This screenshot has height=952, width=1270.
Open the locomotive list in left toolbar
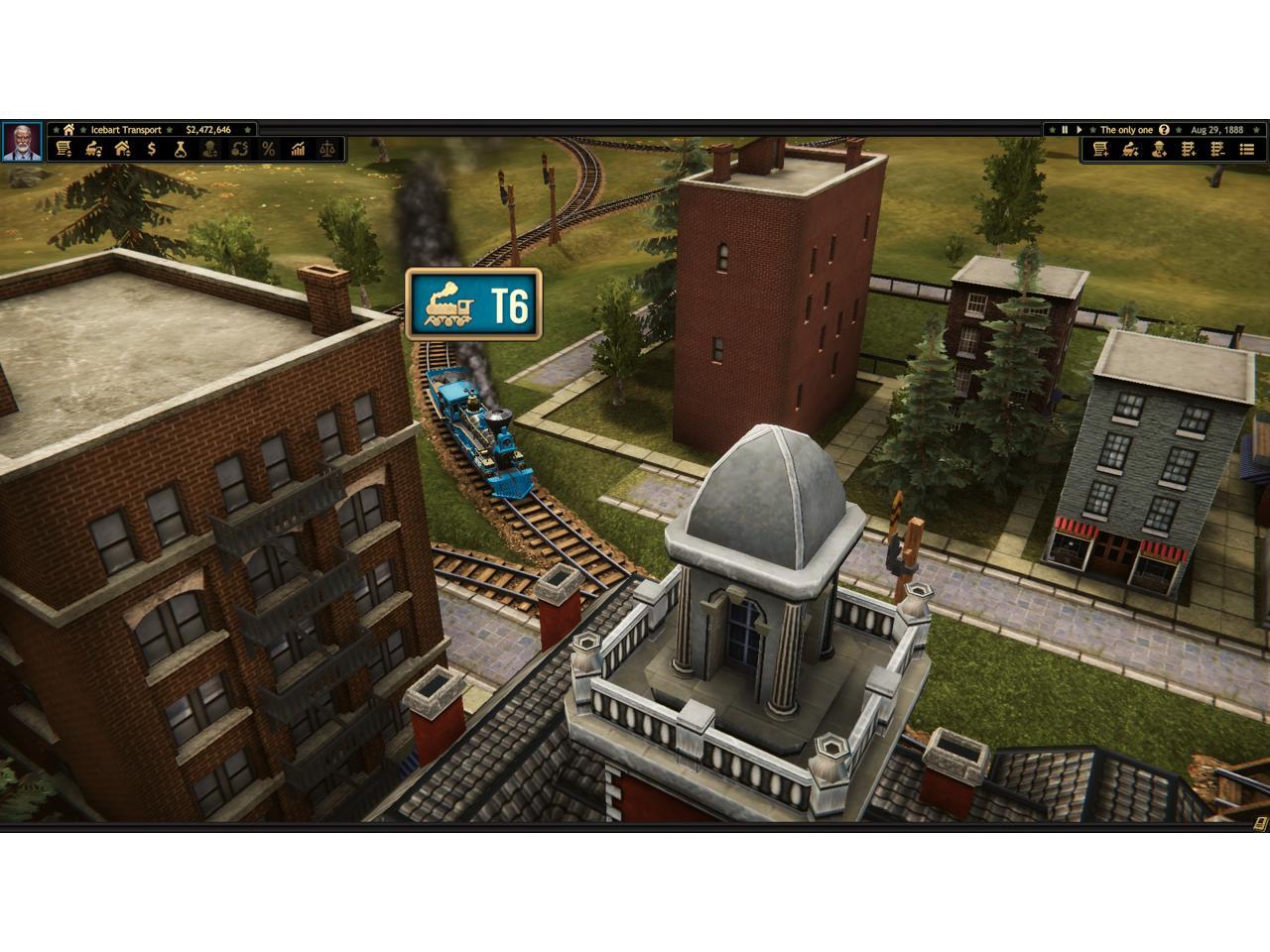point(93,150)
